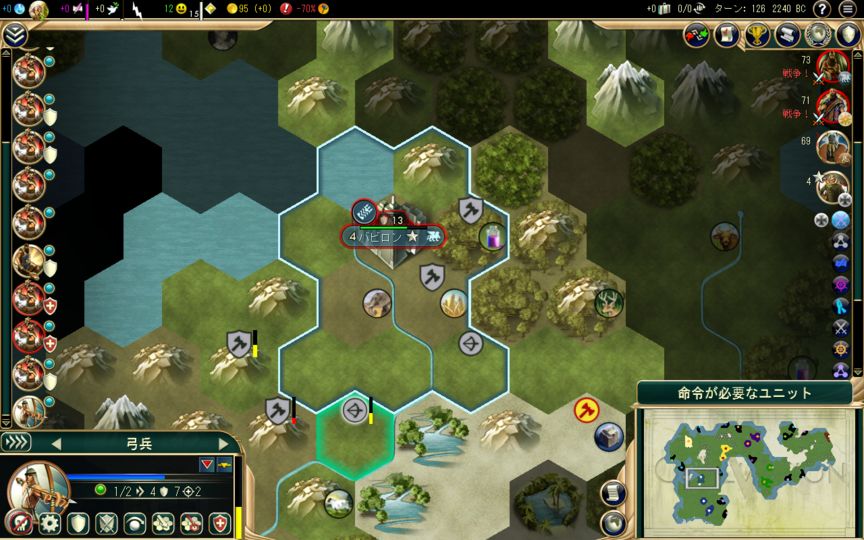Screen dimensions: 864x540
Task: Delete unit with the skull icon
Action: (18, 523)
